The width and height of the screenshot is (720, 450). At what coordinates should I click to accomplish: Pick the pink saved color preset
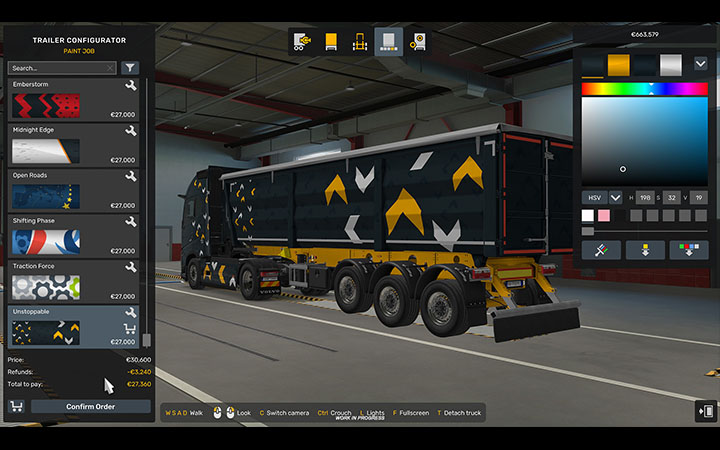(603, 215)
